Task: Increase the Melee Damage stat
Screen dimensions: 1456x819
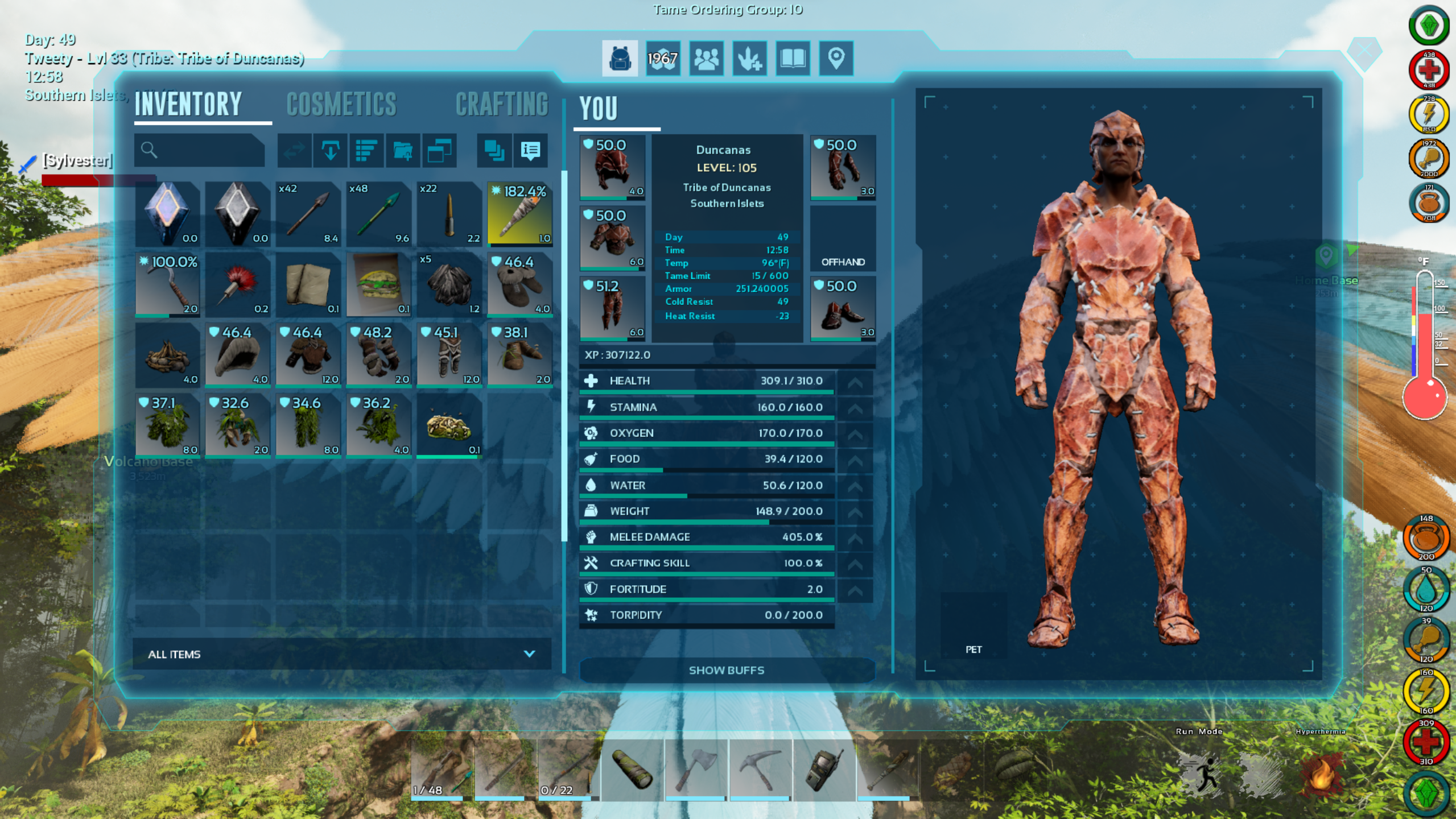Action: coord(855,538)
